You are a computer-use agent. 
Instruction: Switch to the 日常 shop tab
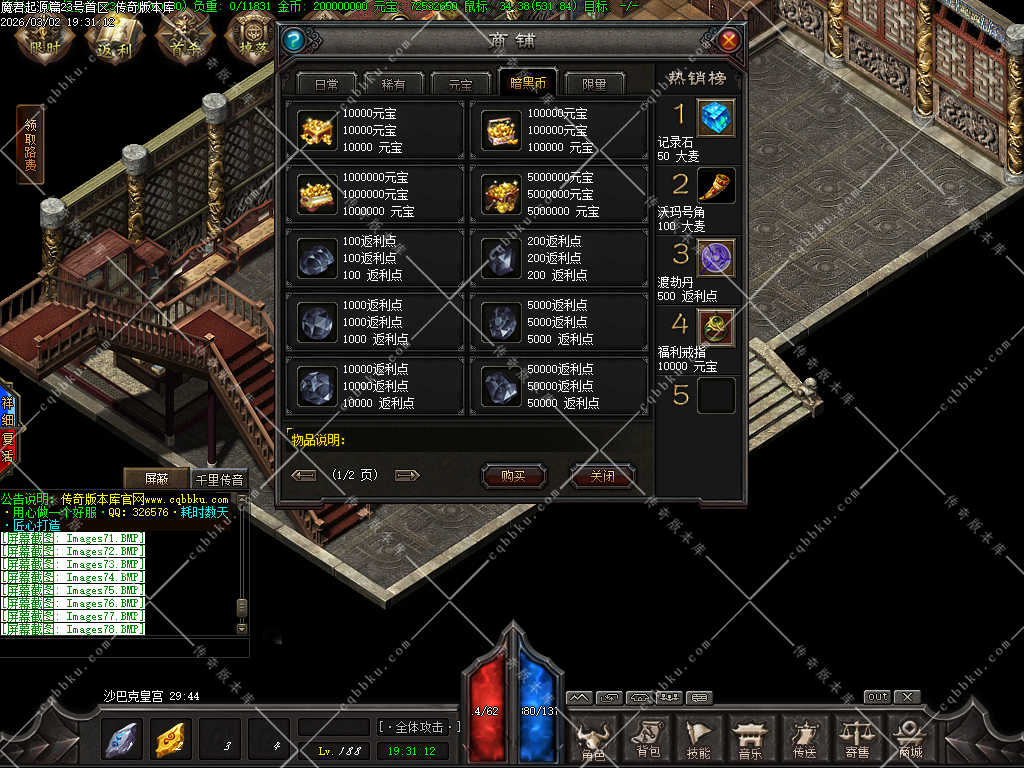tap(326, 84)
